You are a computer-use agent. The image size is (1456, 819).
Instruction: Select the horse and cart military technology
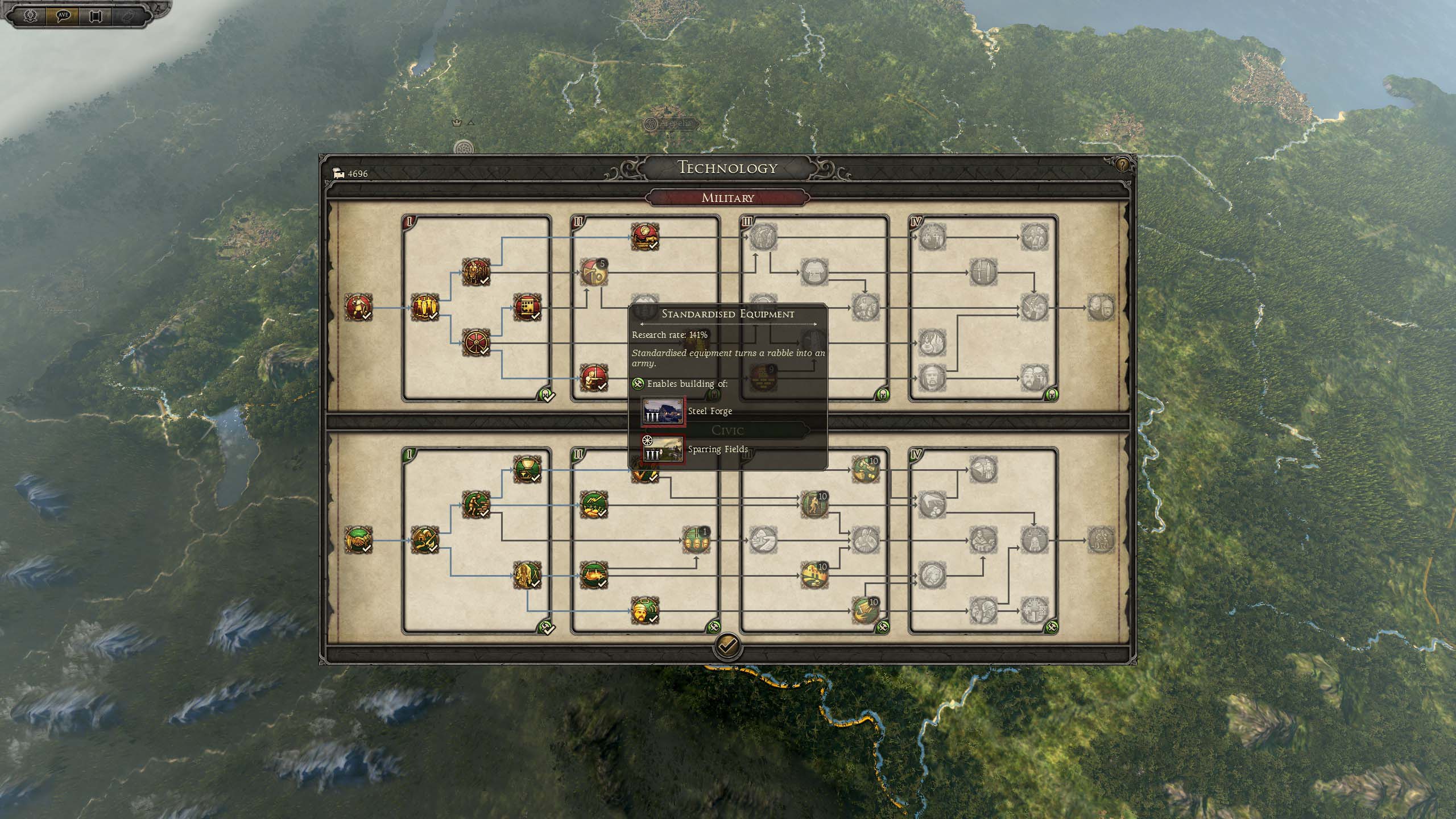coord(644,237)
